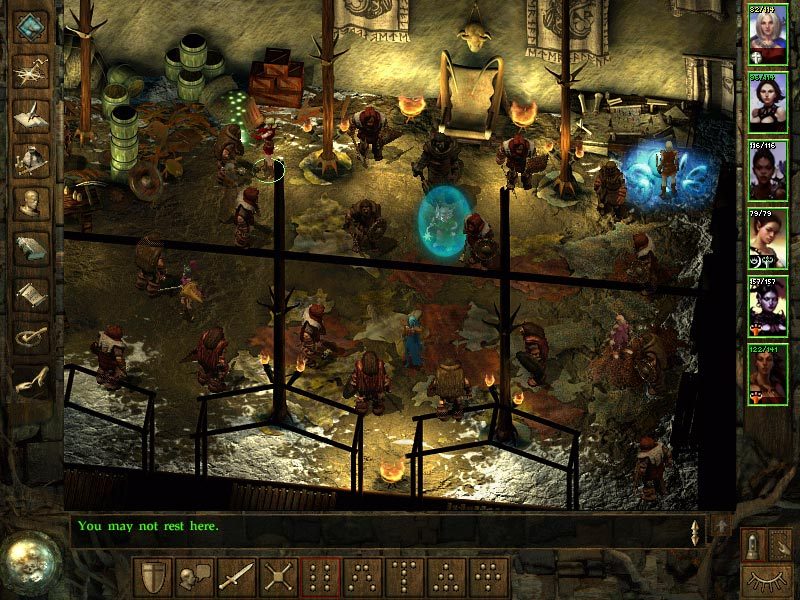Choose the talk action with speech bubble
This screenshot has height=600, width=800.
(194, 577)
